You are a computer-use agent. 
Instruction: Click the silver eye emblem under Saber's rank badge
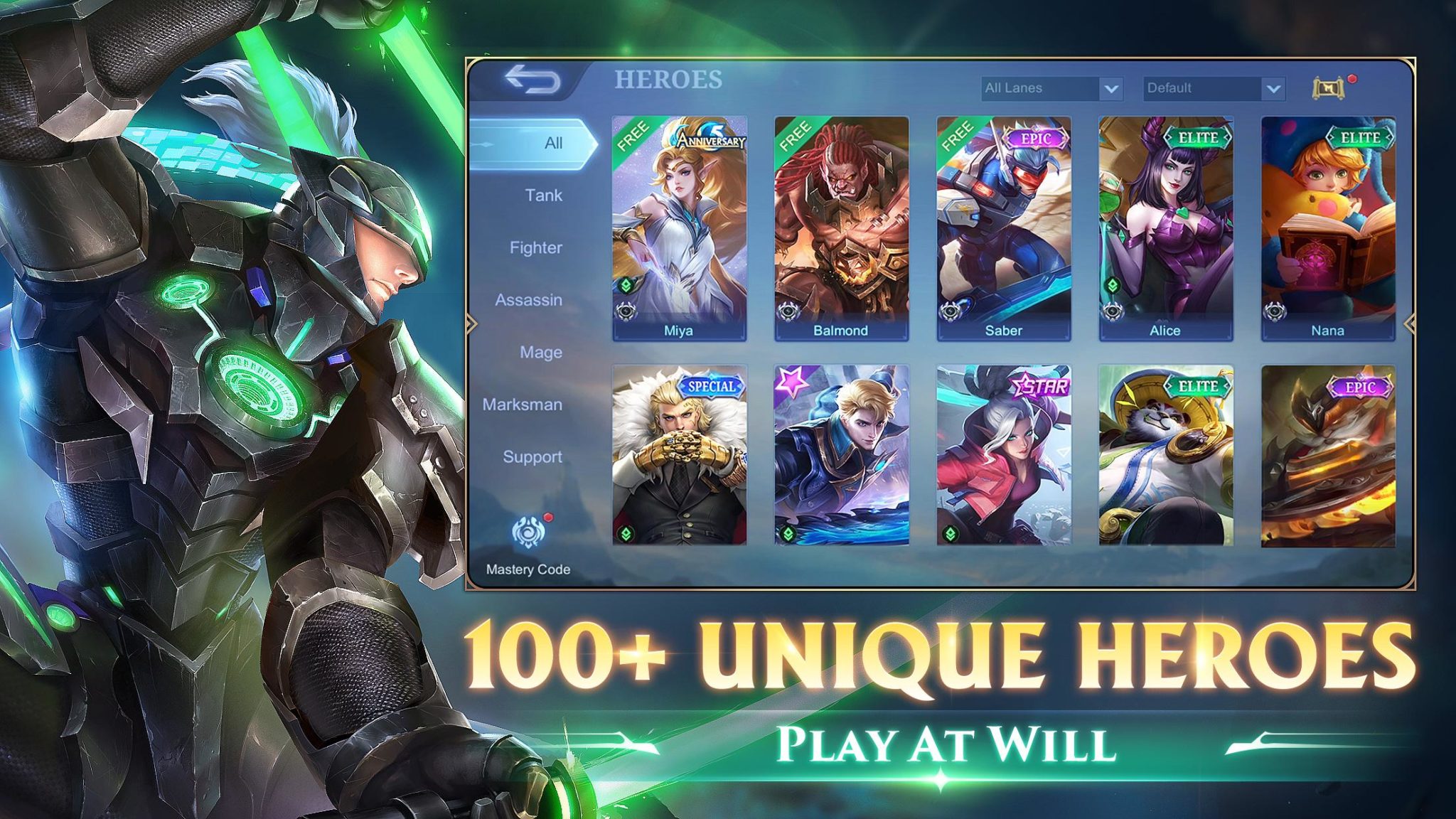tap(948, 311)
